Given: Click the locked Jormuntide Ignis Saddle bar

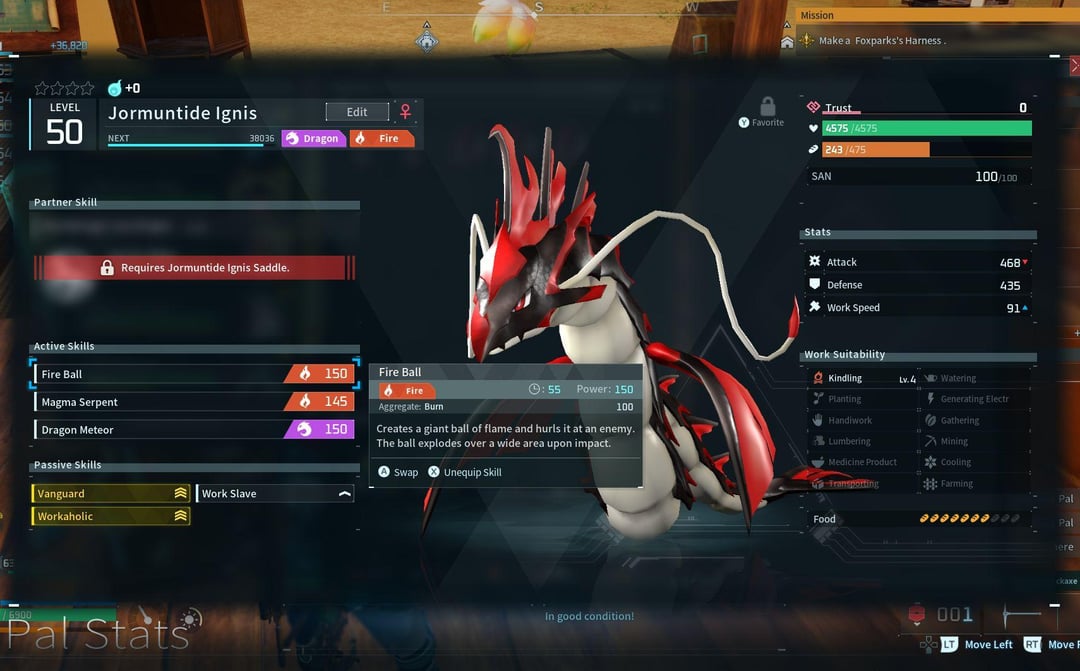Looking at the screenshot, I should [194, 268].
